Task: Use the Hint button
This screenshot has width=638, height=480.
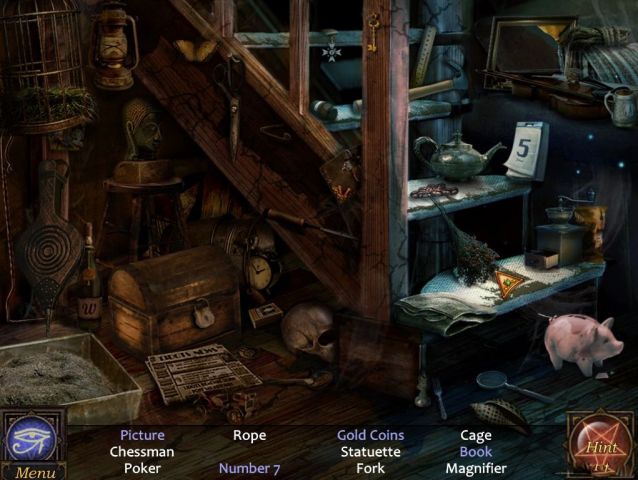Action: pos(601,444)
